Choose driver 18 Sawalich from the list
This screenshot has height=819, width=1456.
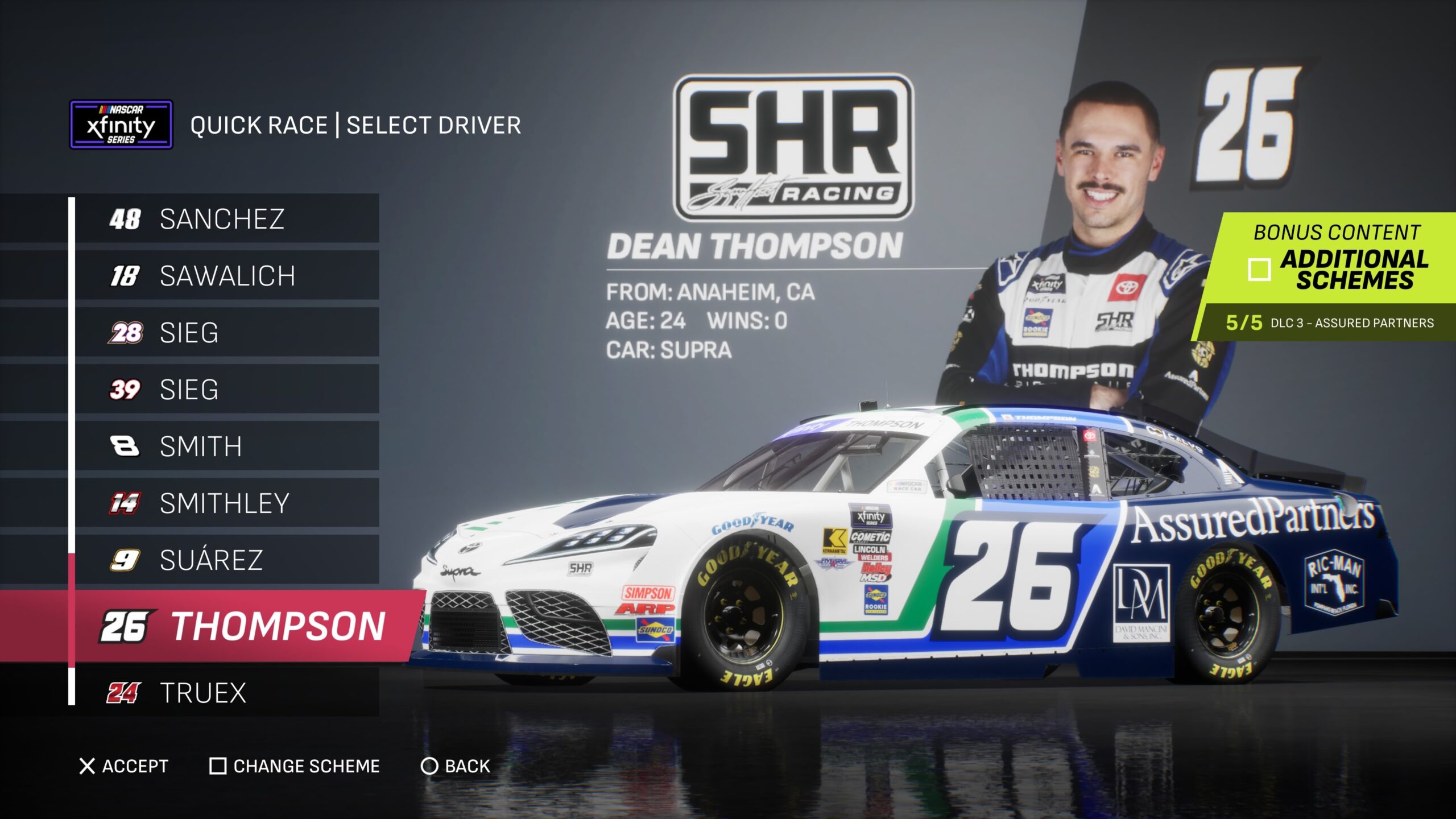click(226, 276)
